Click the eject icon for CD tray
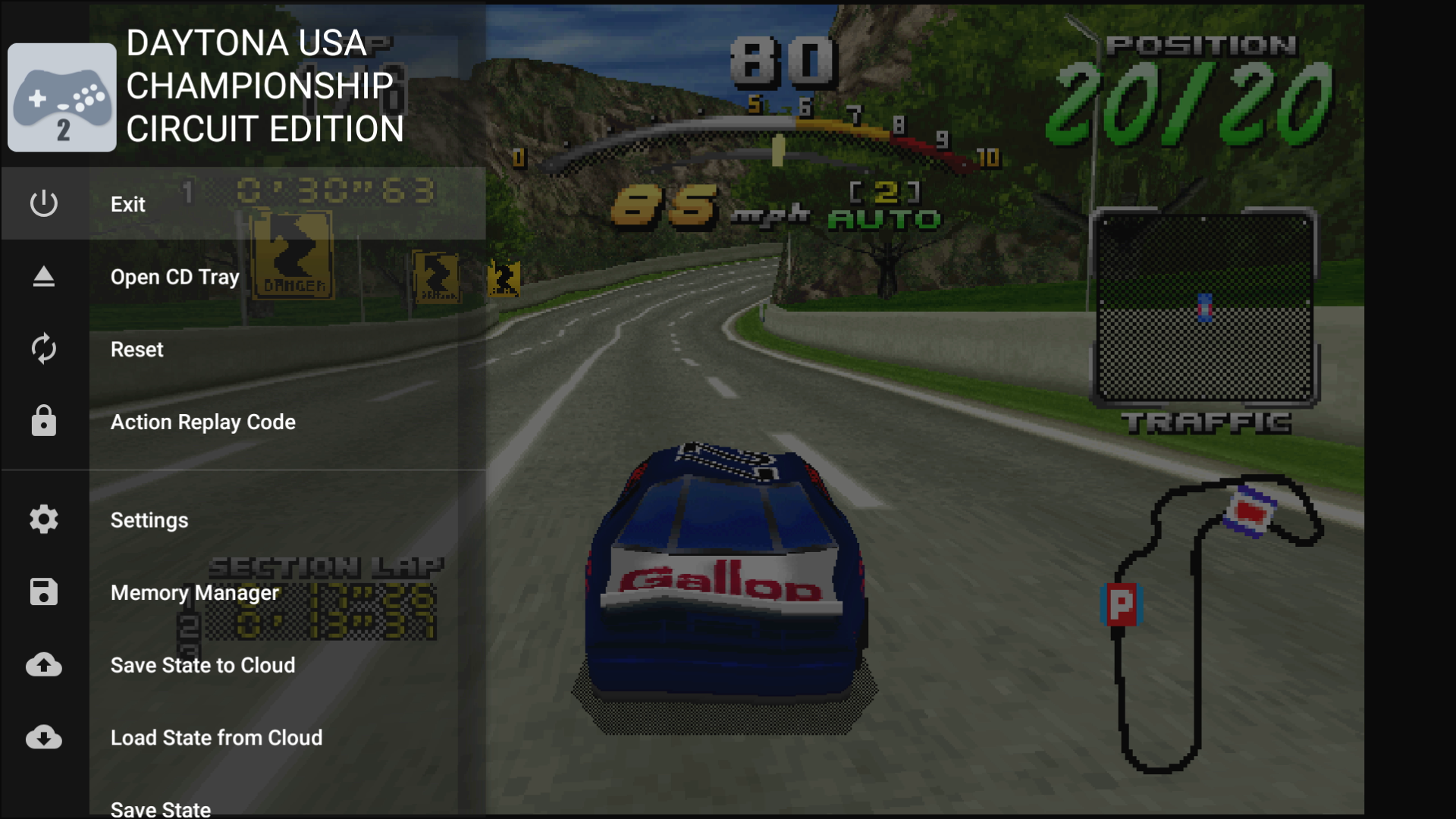This screenshot has width=1456, height=819. (x=44, y=277)
